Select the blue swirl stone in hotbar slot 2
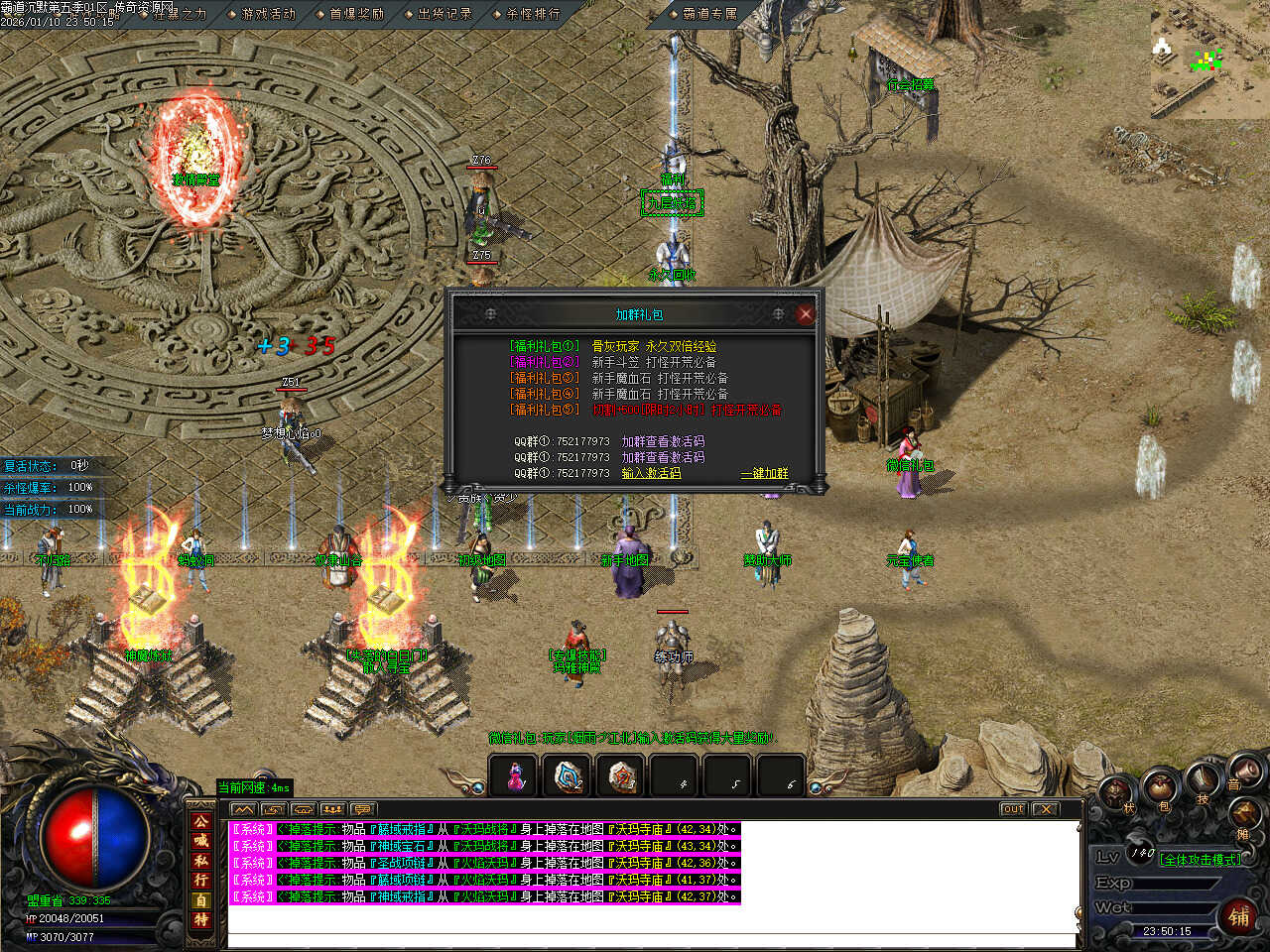 (569, 776)
